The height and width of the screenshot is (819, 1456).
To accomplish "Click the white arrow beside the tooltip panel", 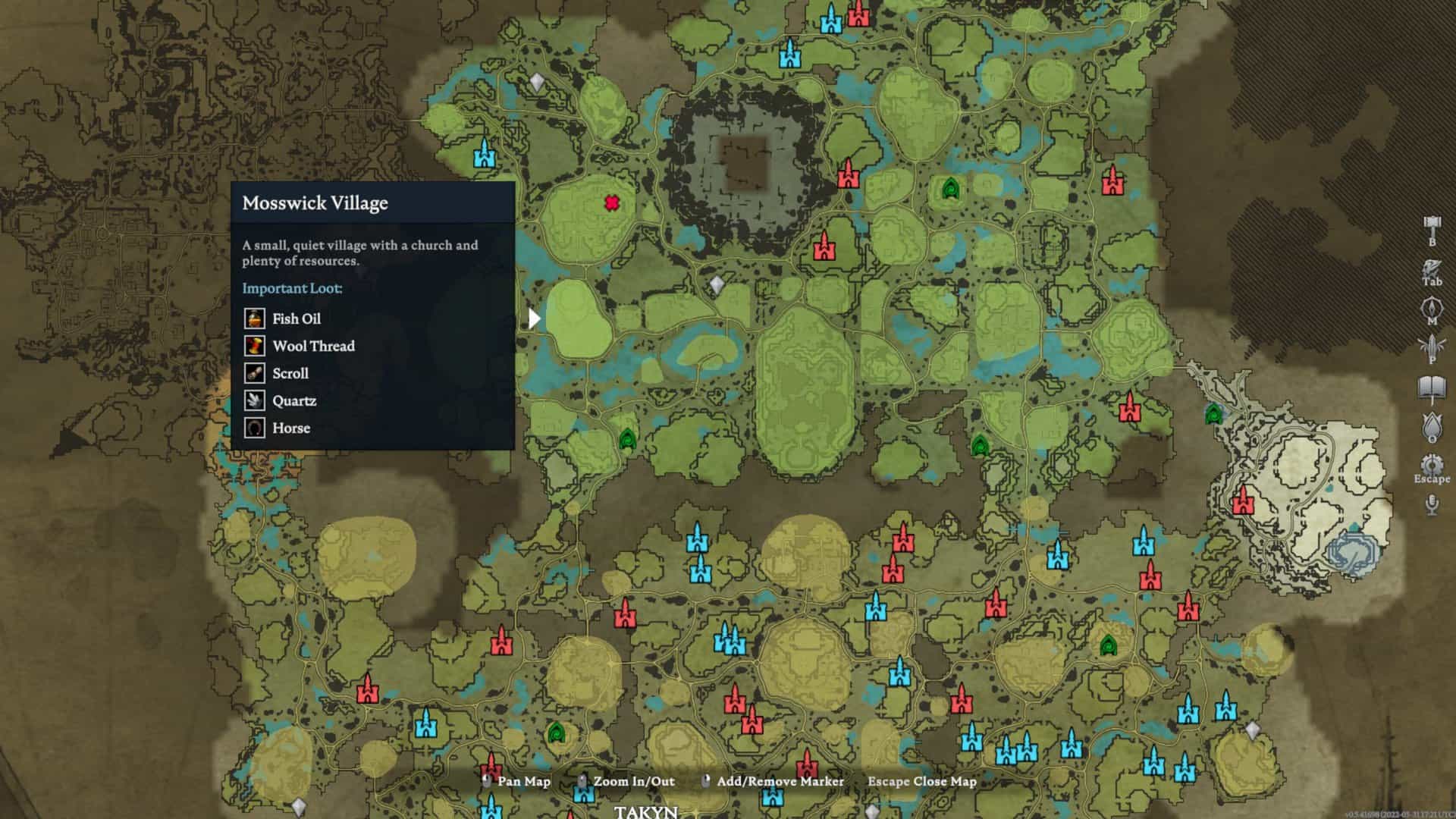I will [535, 318].
